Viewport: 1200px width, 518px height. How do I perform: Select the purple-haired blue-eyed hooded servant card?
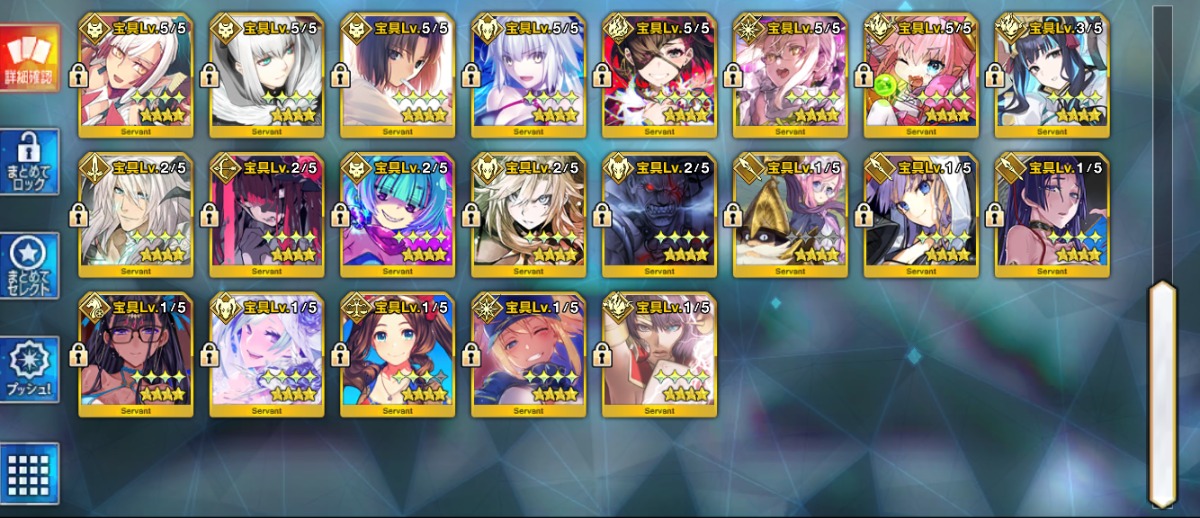pos(921,215)
